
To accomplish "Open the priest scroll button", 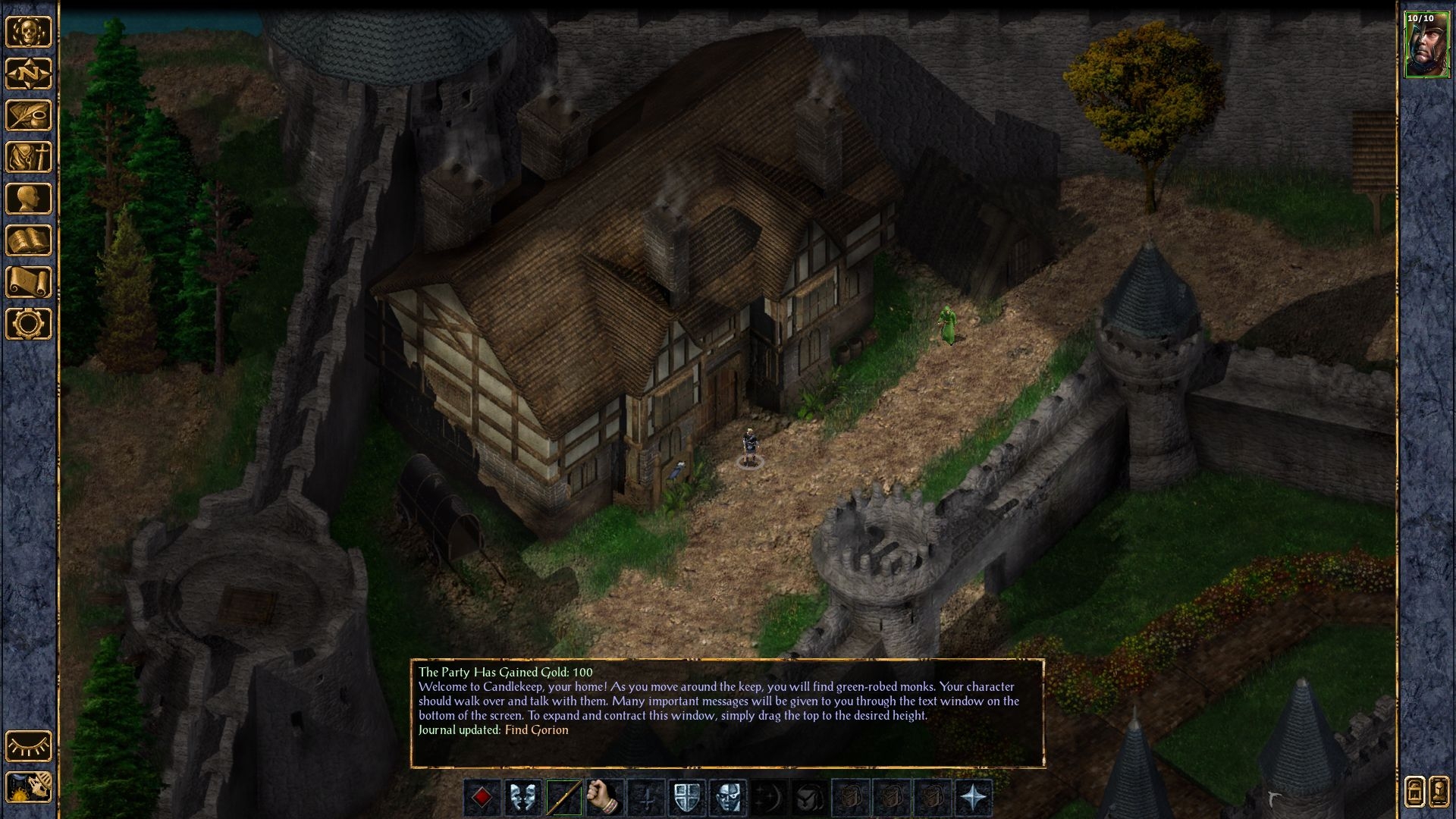I will tap(29, 282).
